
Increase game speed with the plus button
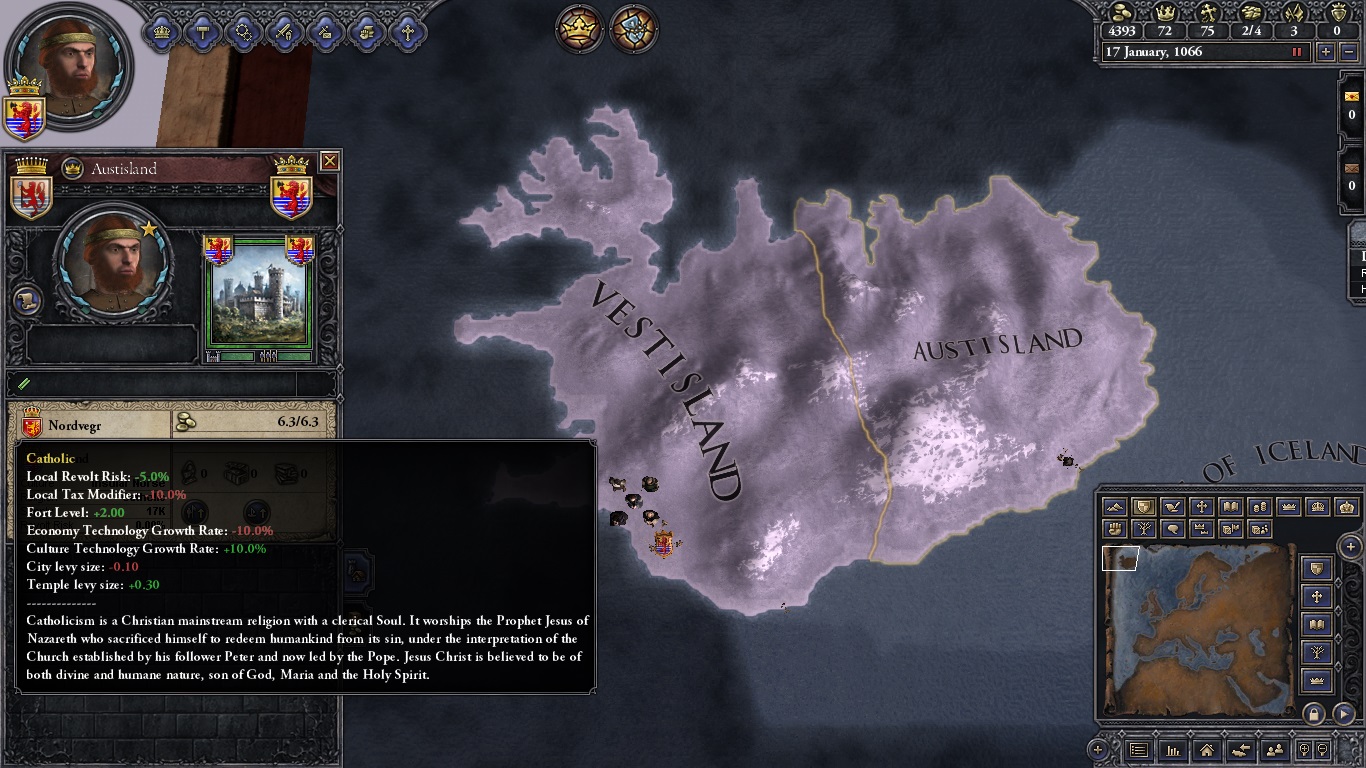tap(1326, 52)
